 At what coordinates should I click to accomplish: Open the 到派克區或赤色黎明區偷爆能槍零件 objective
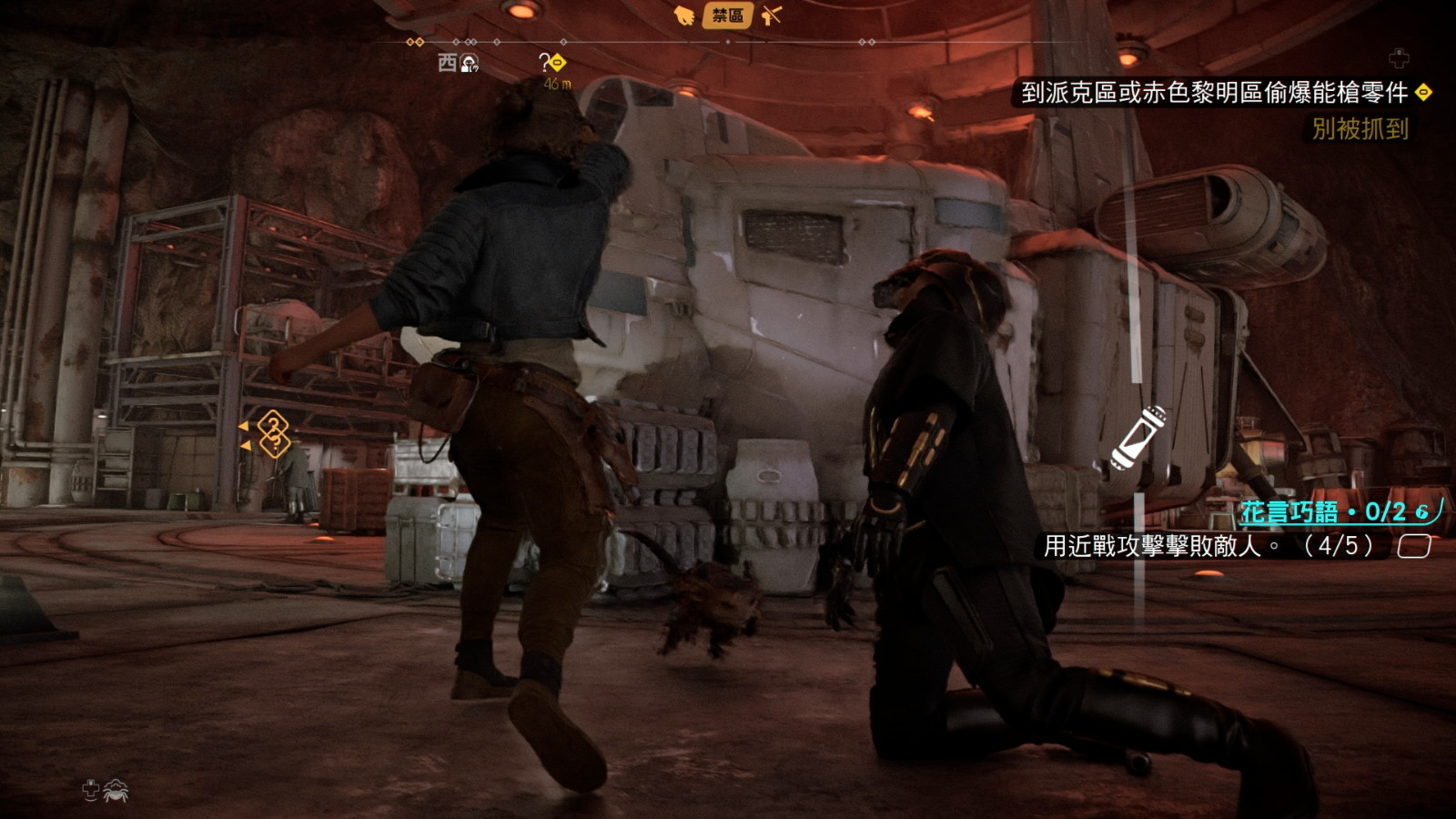coord(1214,92)
